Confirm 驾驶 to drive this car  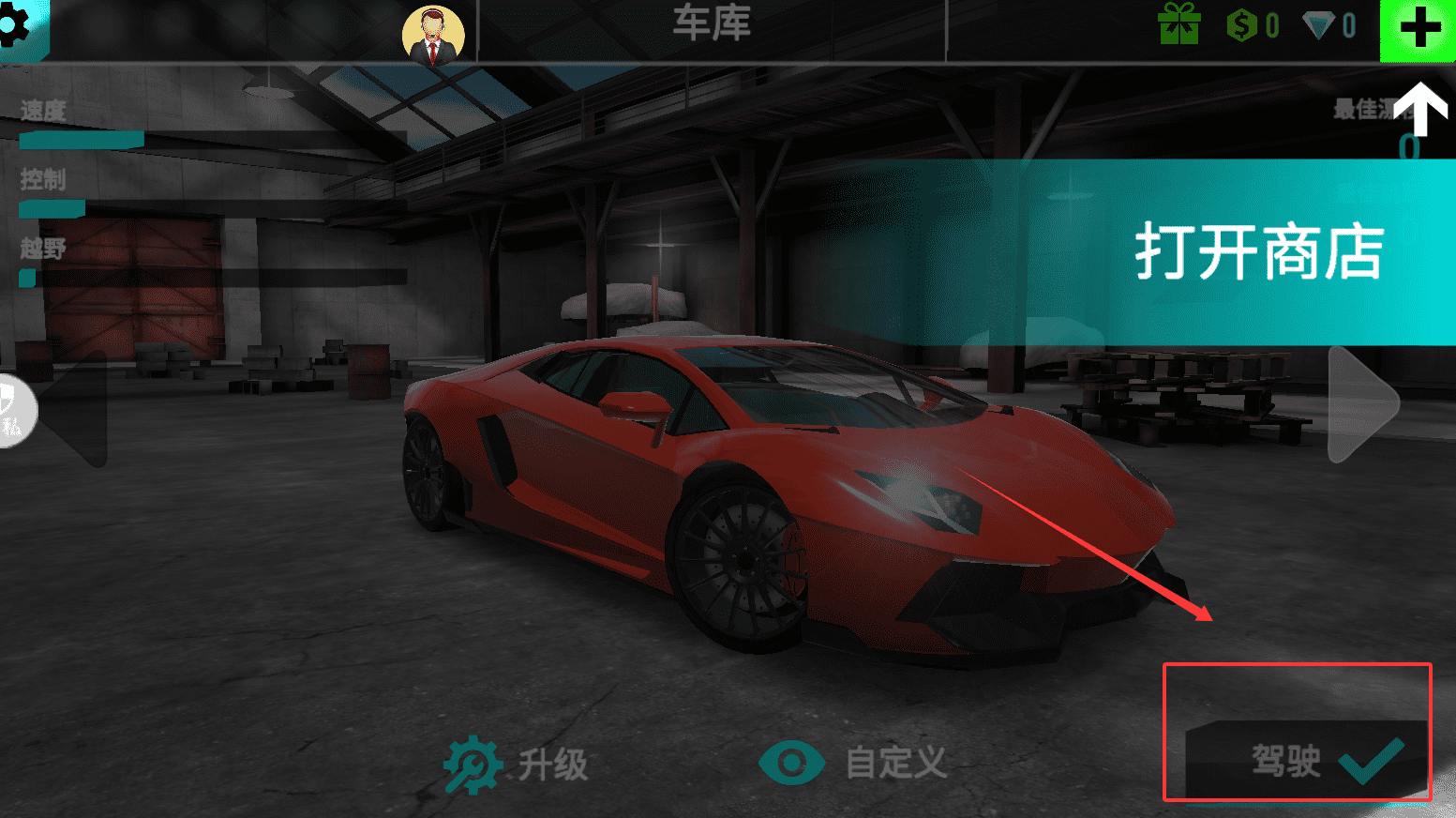tap(1307, 759)
